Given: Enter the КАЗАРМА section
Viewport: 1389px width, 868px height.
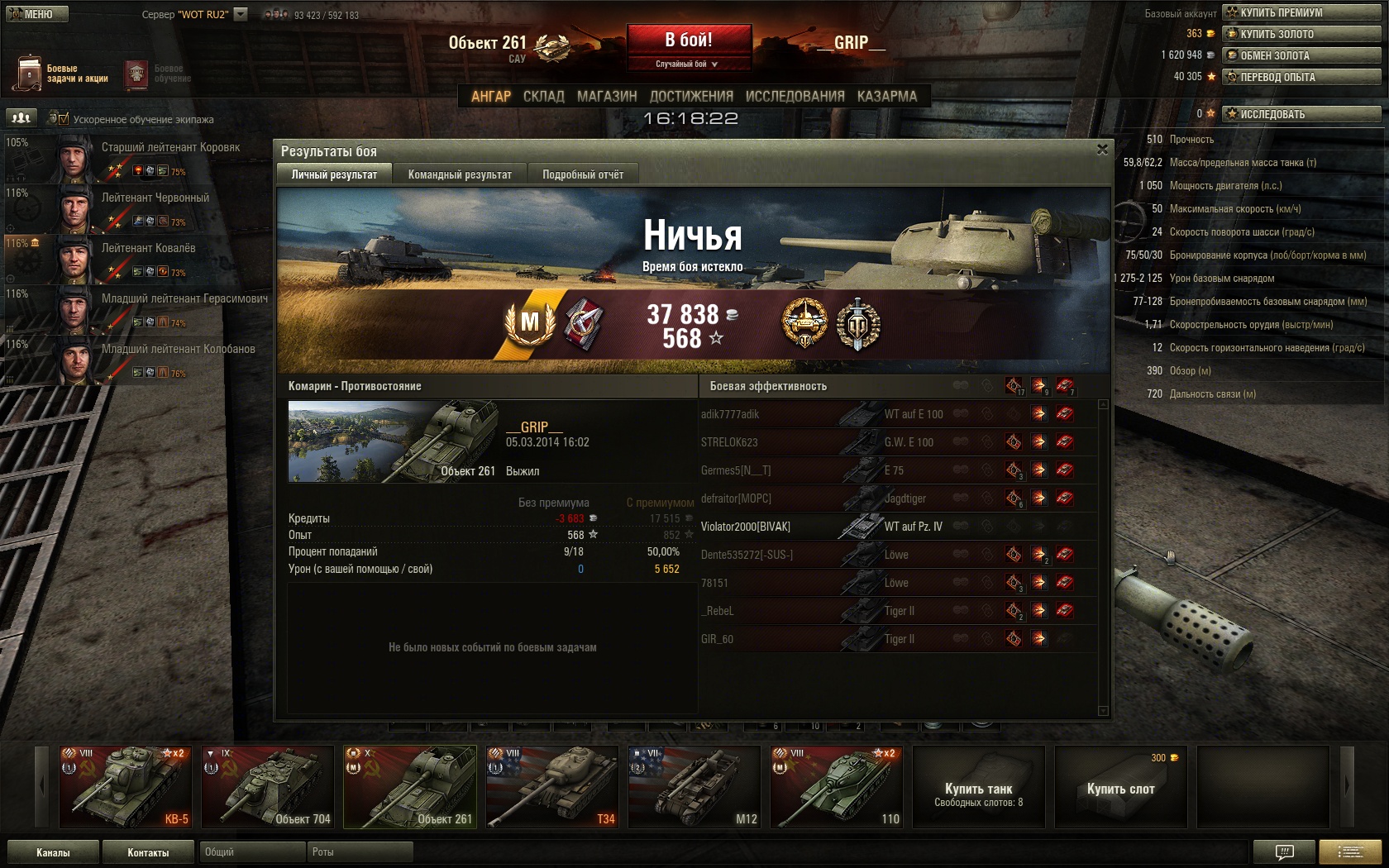Looking at the screenshot, I should tap(886, 96).
